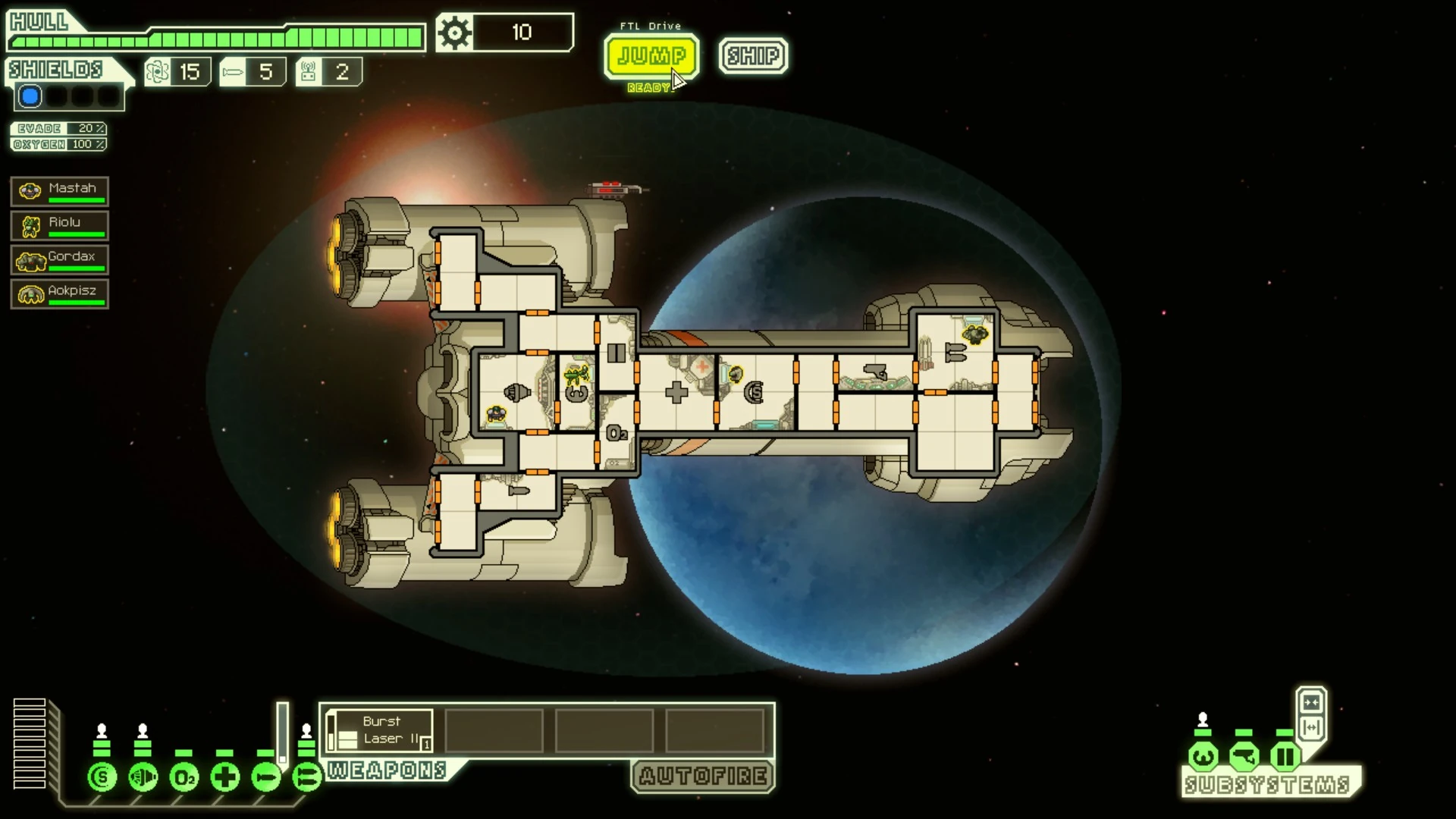1456x819 pixels.
Task: Close all doors with inward-arrows button
Action: pos(1311,701)
